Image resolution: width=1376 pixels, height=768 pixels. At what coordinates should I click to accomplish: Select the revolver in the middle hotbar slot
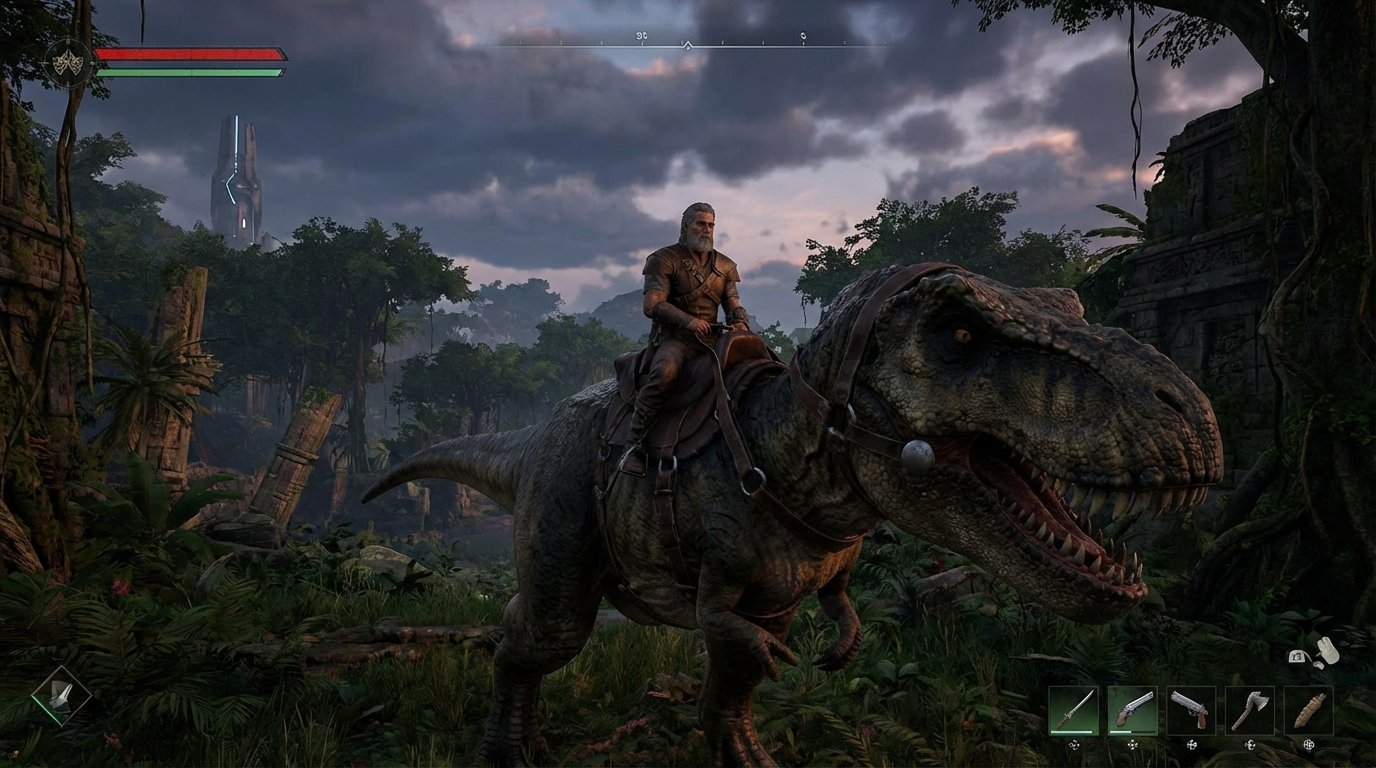click(1191, 710)
